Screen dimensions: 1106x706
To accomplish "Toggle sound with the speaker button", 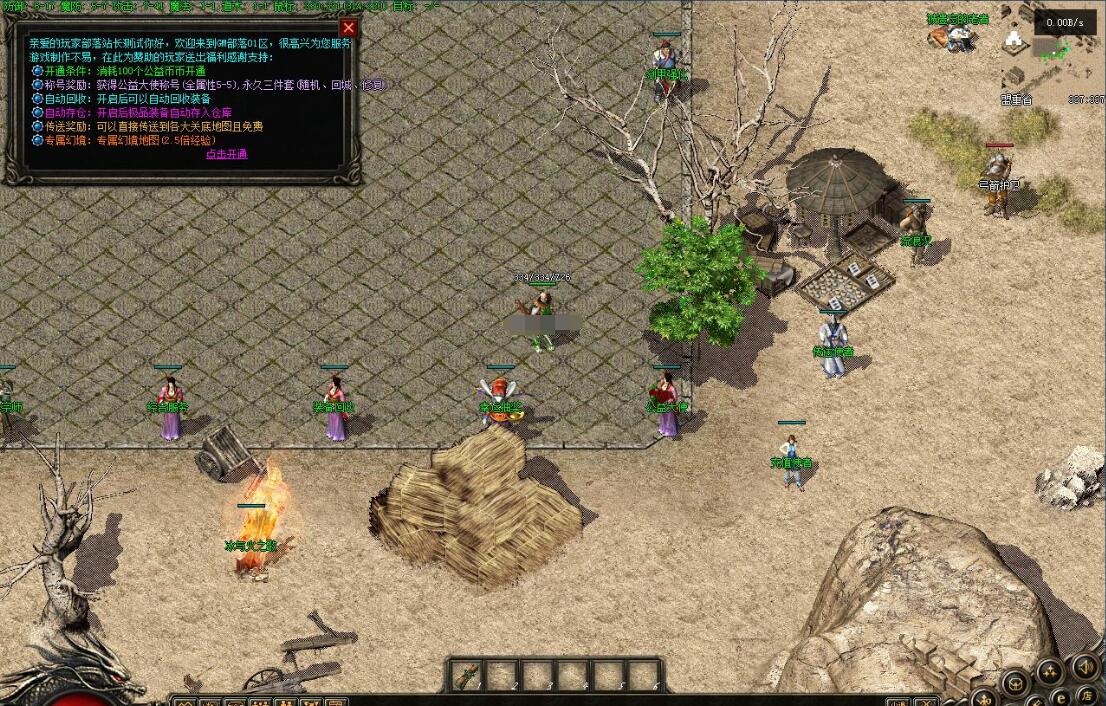I will coord(1084,665).
